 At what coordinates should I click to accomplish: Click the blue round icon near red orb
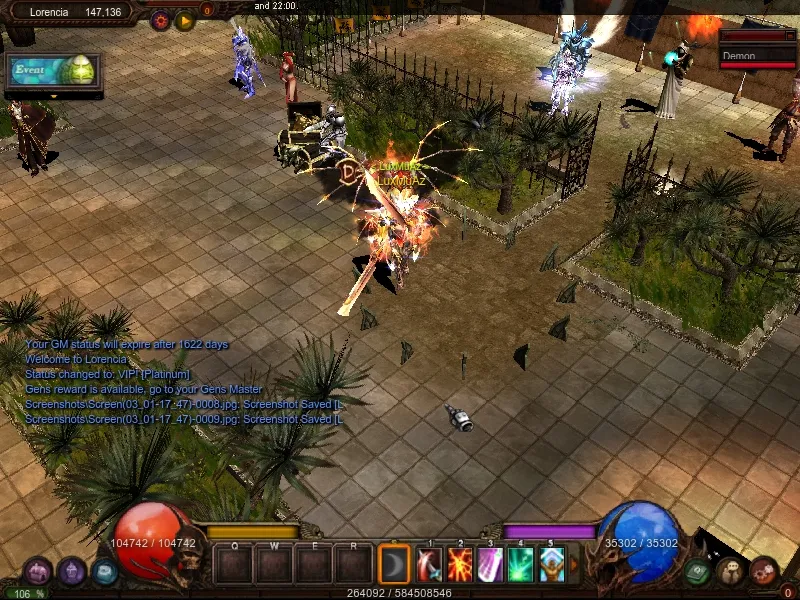pos(104,572)
